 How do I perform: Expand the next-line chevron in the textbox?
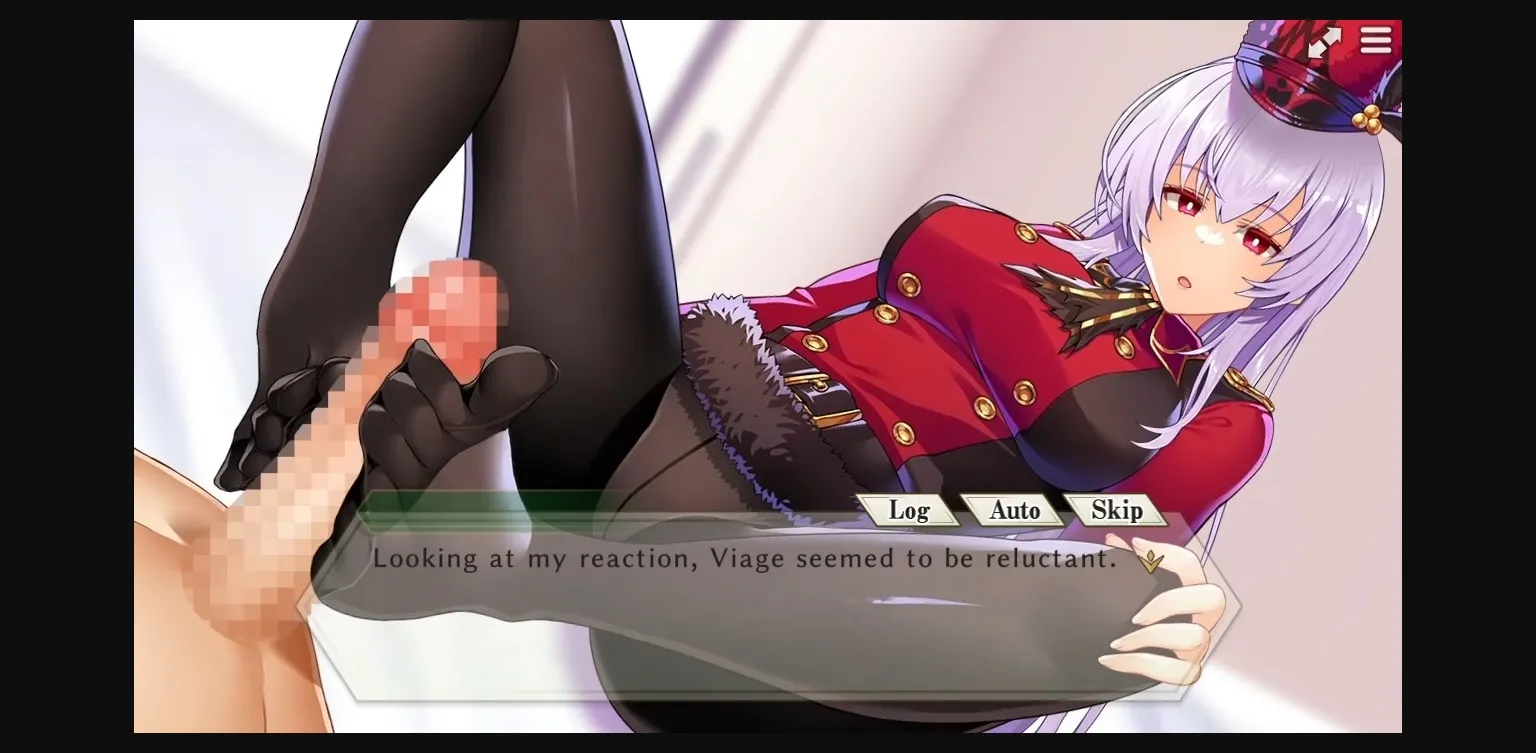[1152, 560]
